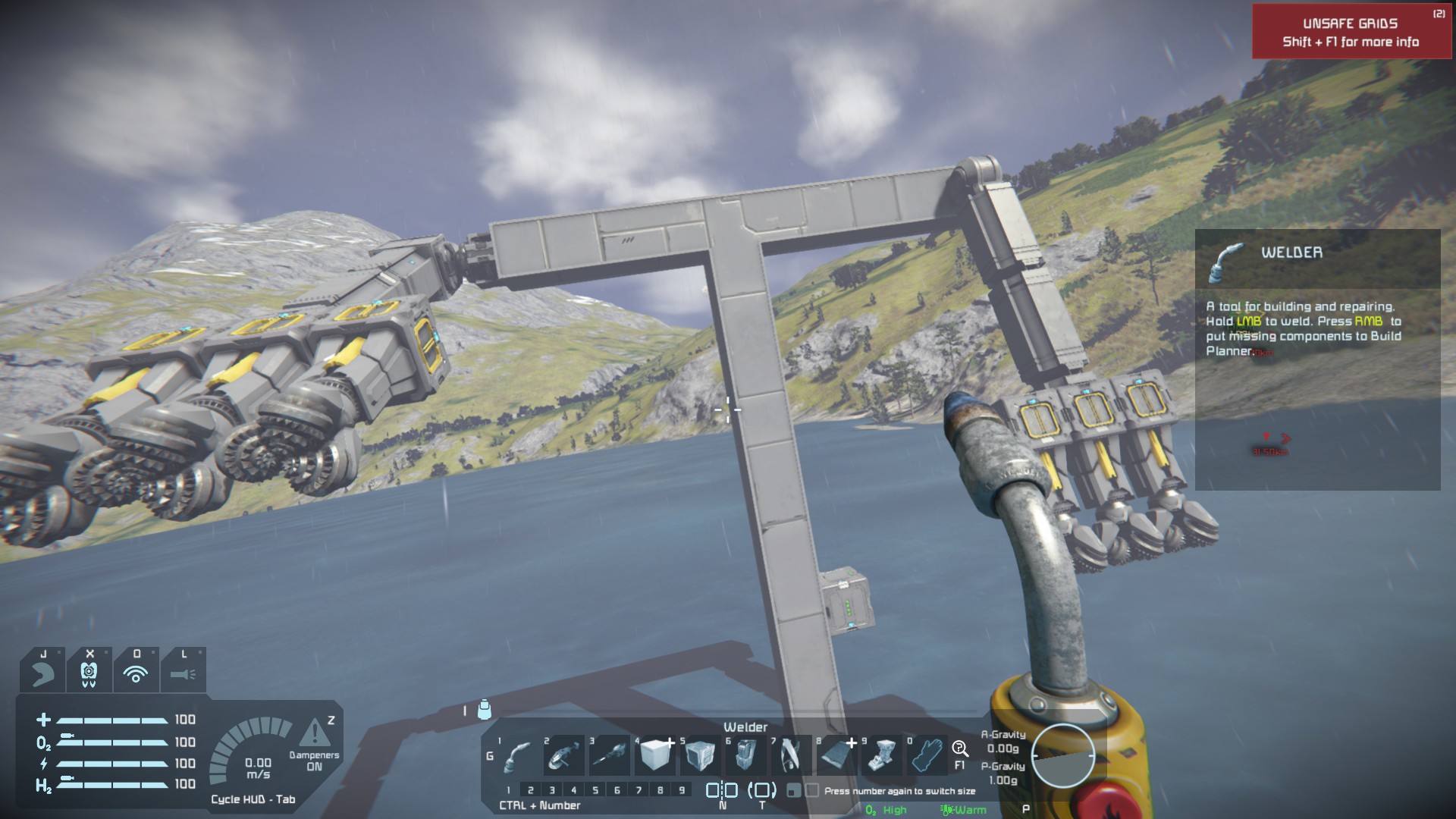
Task: Toggle the jetpack icon
Action: point(42,673)
